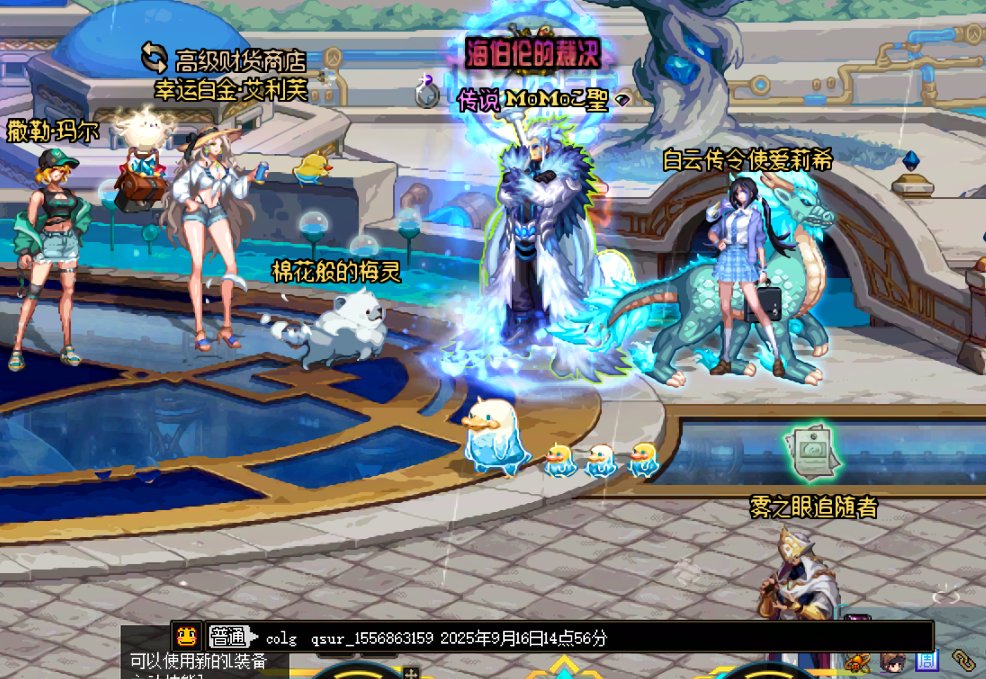Open the blue 周 weekly icon
Image resolution: width=986 pixels, height=679 pixels.
pyautogui.click(x=927, y=661)
